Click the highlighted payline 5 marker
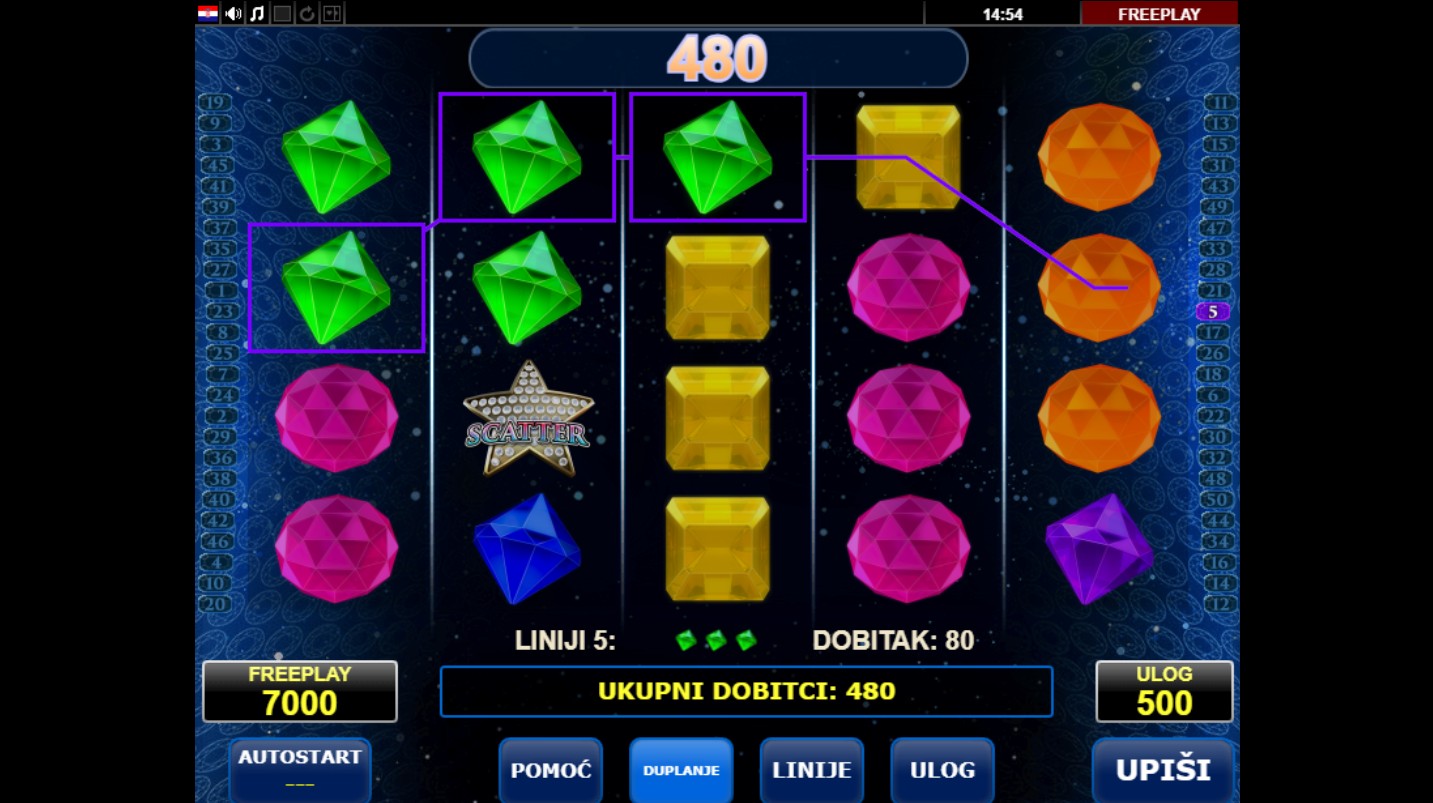This screenshot has height=803, width=1433. tap(1213, 312)
